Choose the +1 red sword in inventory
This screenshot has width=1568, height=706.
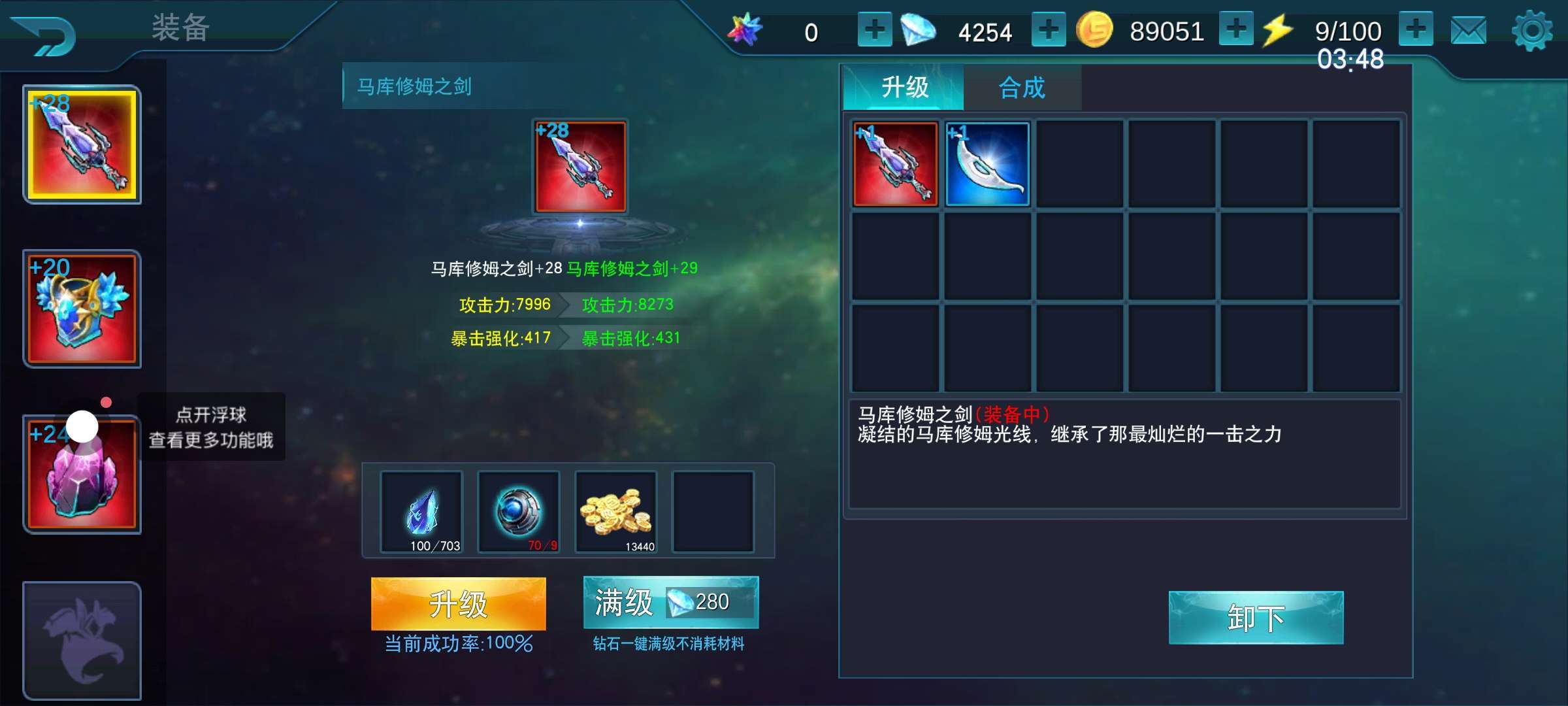pos(895,164)
